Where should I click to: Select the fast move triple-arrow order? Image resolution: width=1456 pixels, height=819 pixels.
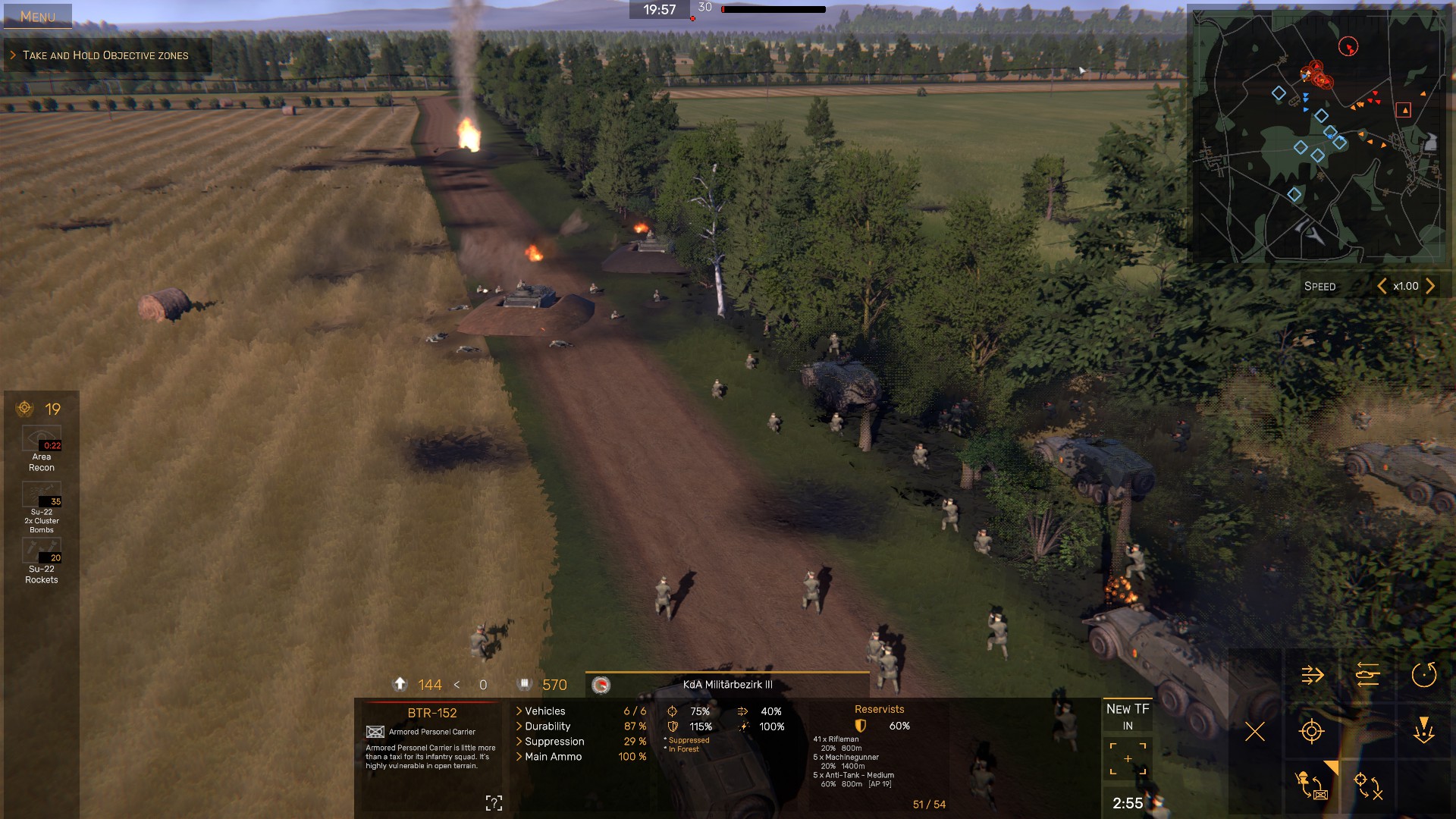tap(1312, 675)
